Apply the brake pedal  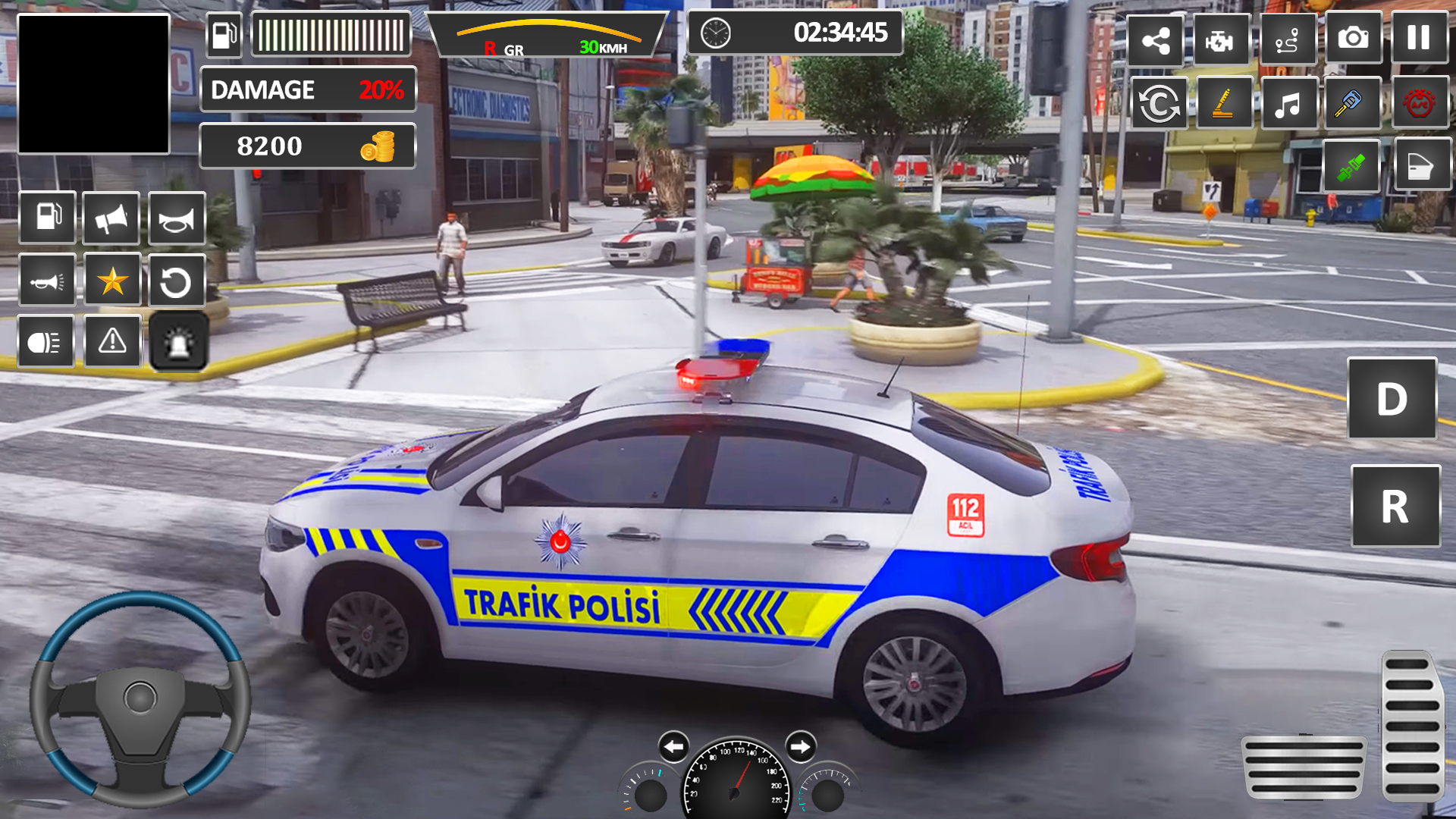coord(1303,767)
